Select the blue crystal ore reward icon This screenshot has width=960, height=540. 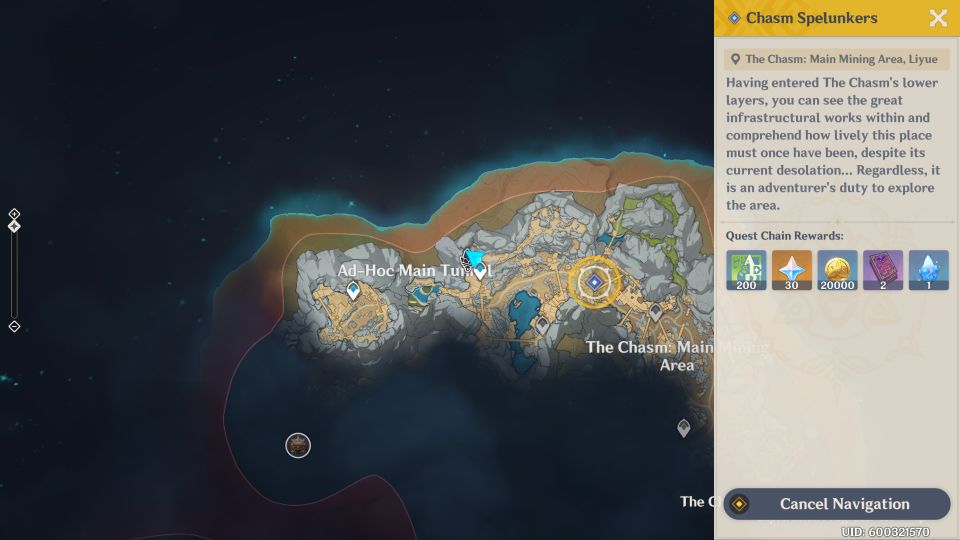(x=928, y=270)
